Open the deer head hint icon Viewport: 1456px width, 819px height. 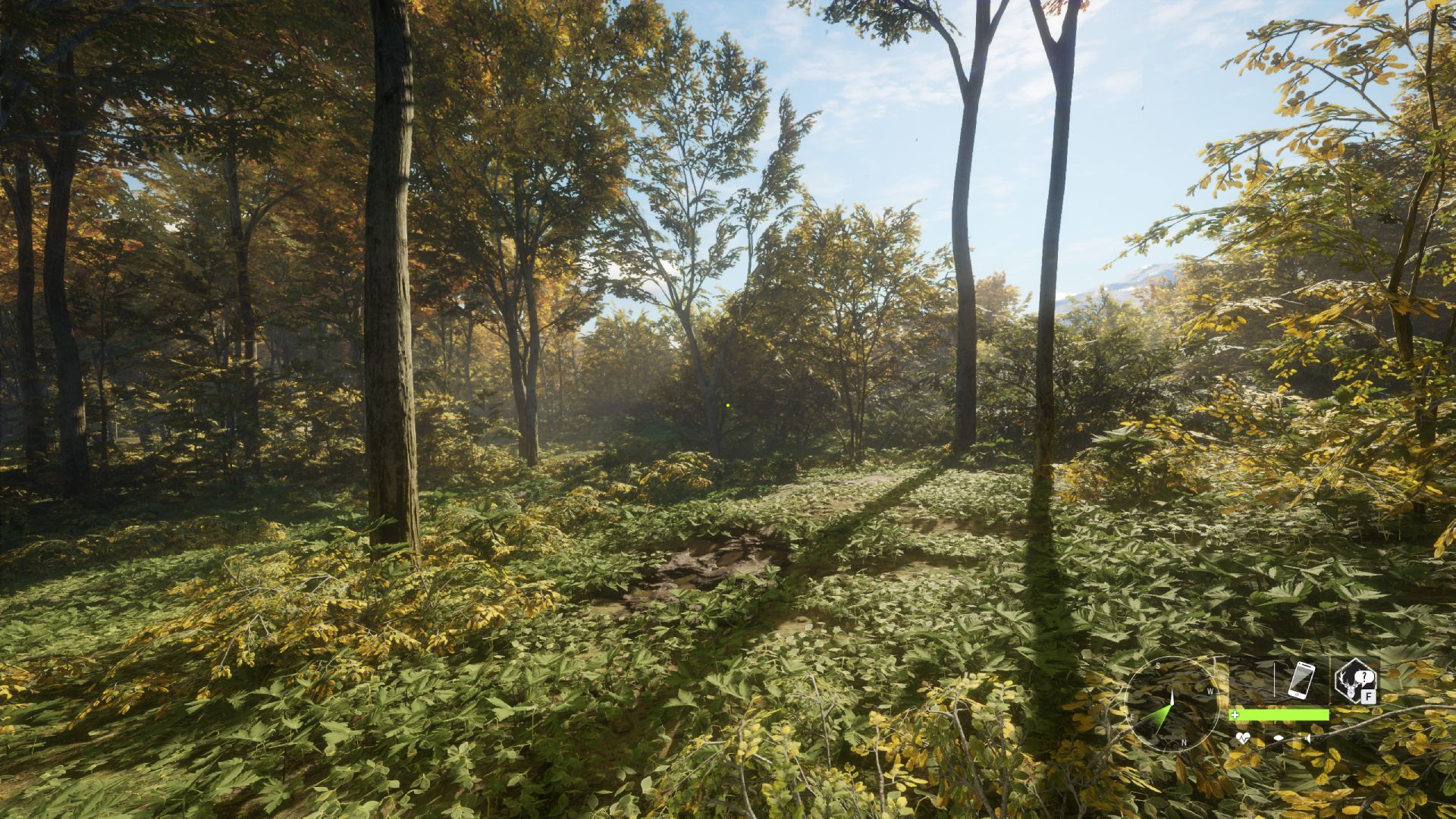pyautogui.click(x=1355, y=680)
